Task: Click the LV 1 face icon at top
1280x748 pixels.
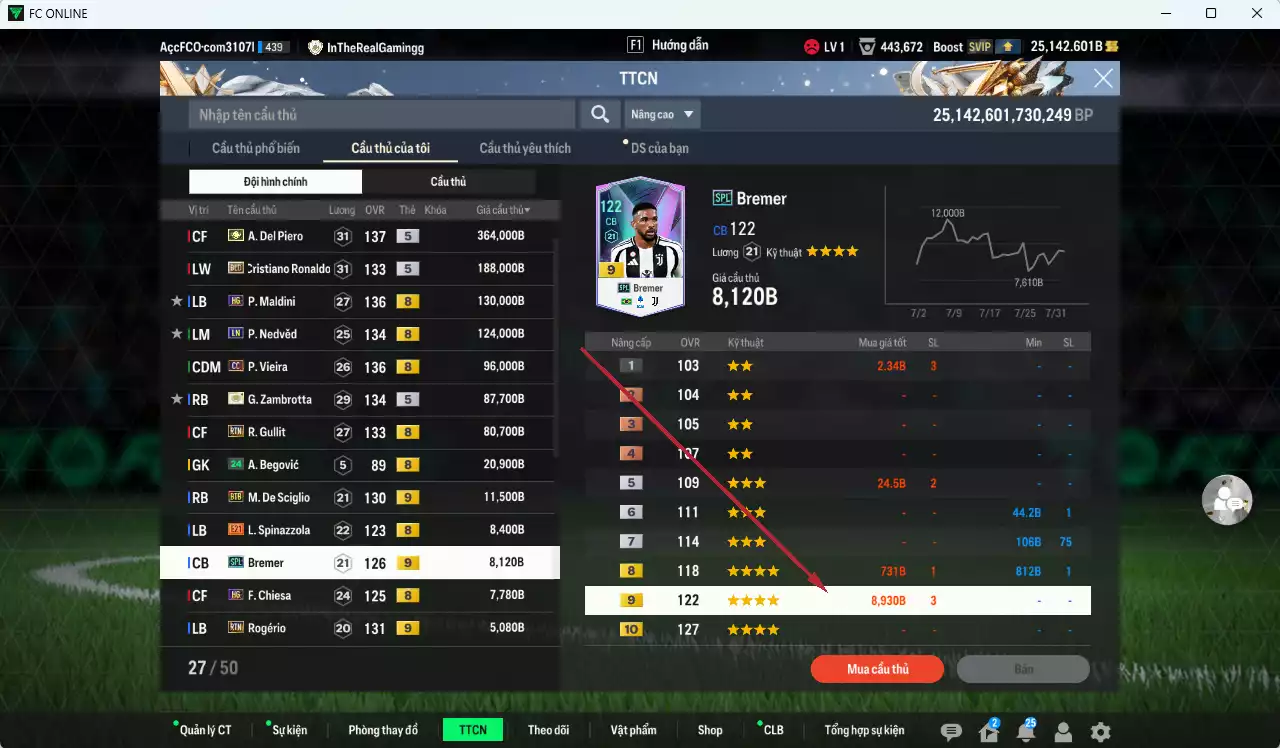Action: pyautogui.click(x=810, y=45)
